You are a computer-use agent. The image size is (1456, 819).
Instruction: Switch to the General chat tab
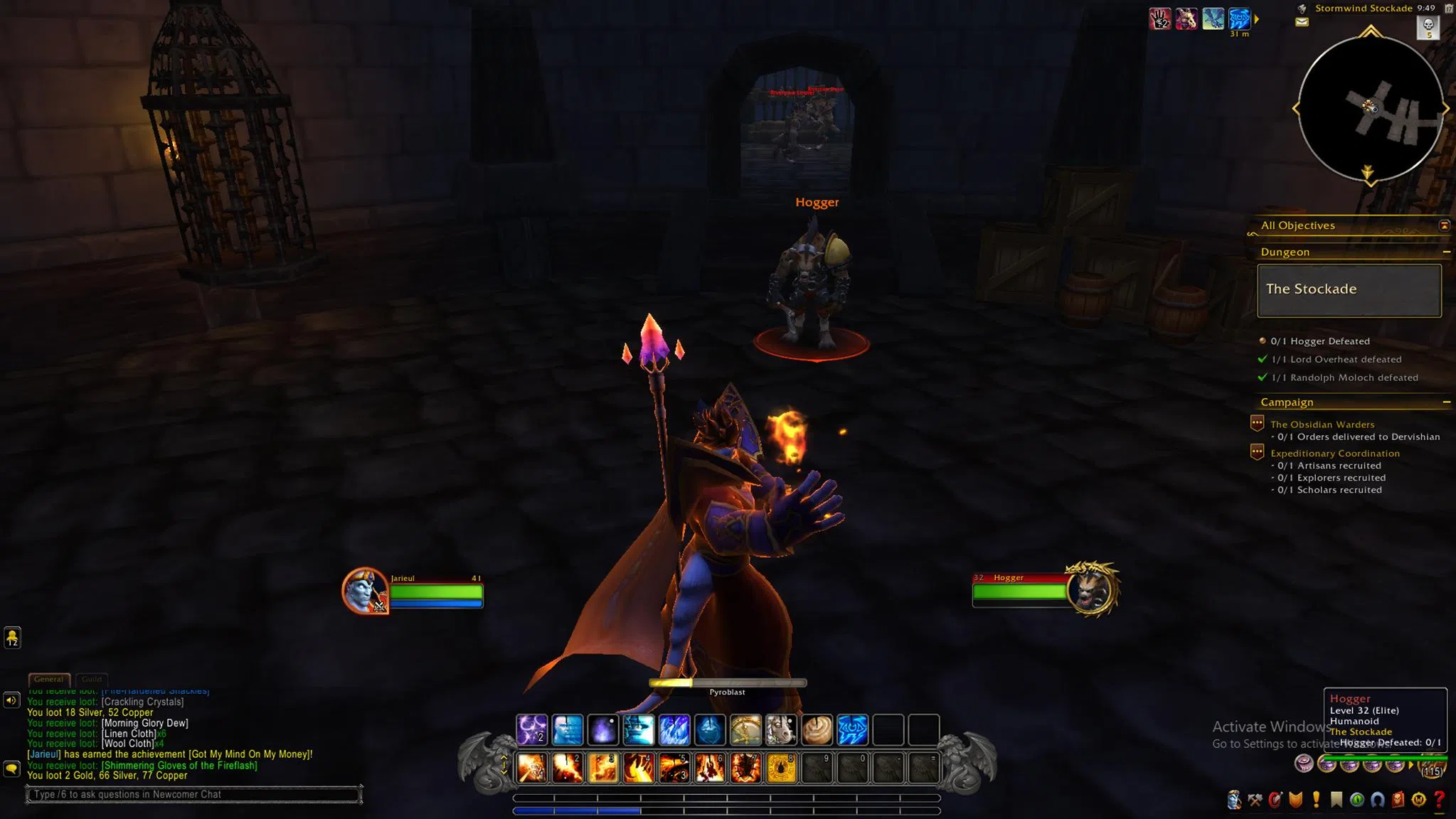(x=49, y=679)
